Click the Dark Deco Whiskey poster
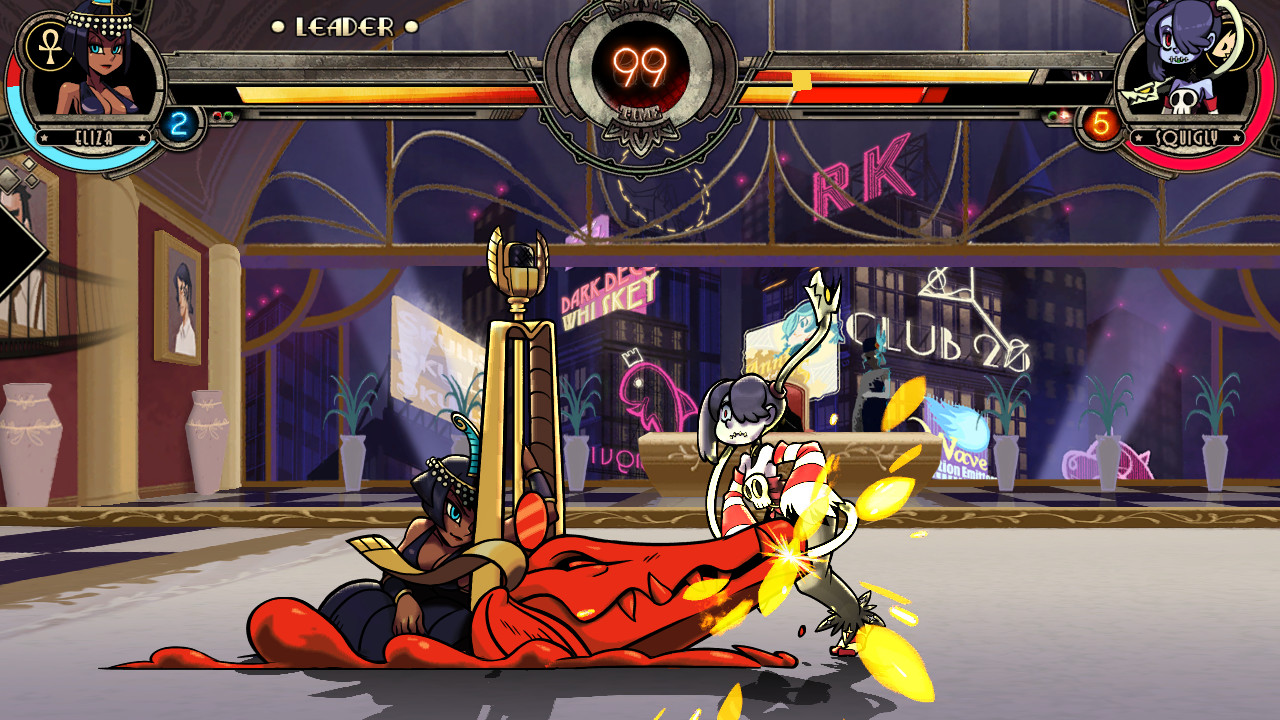Image resolution: width=1280 pixels, height=720 pixels. (605, 295)
